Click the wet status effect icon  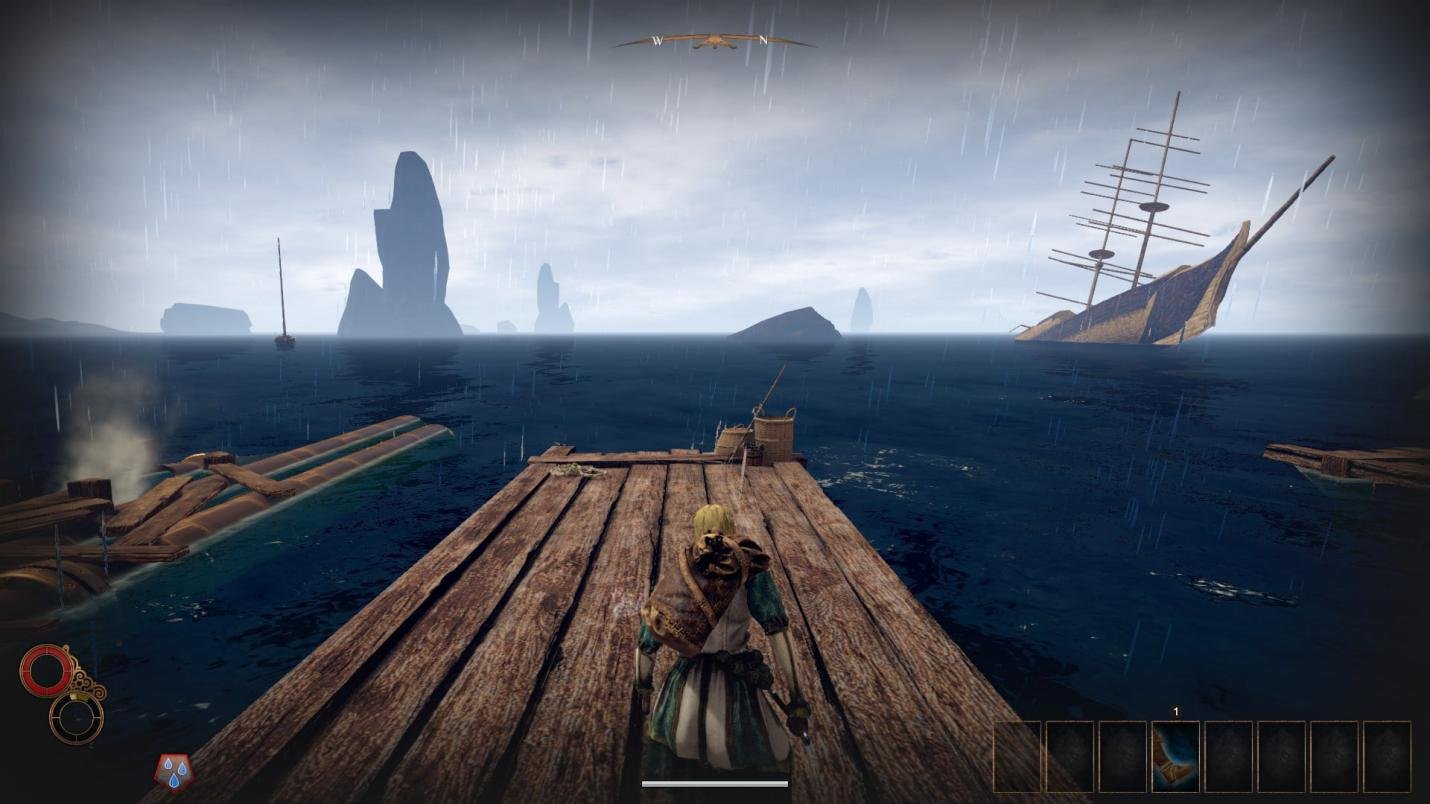(x=174, y=771)
